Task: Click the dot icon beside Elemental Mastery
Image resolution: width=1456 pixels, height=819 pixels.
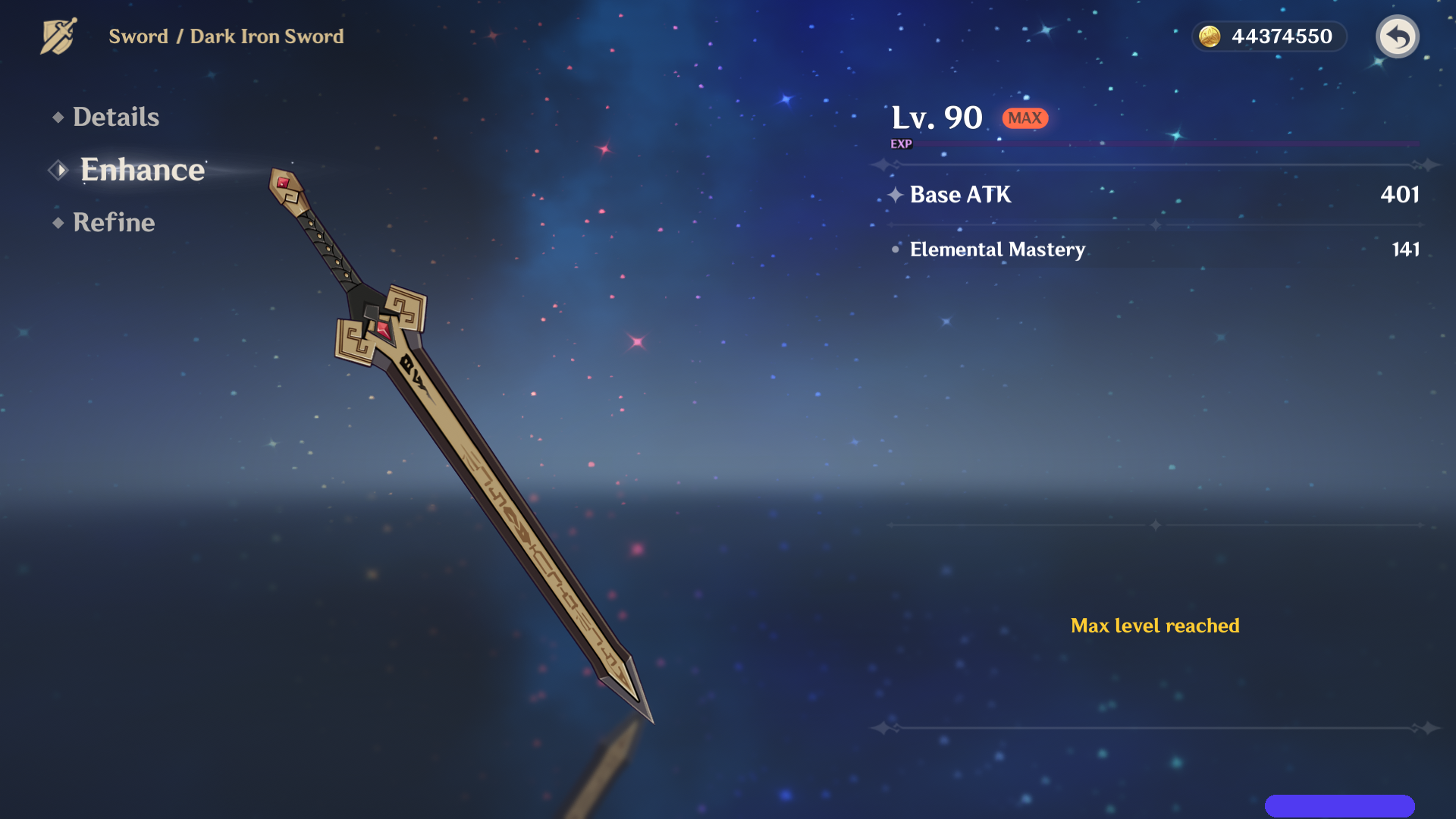Action: click(897, 250)
